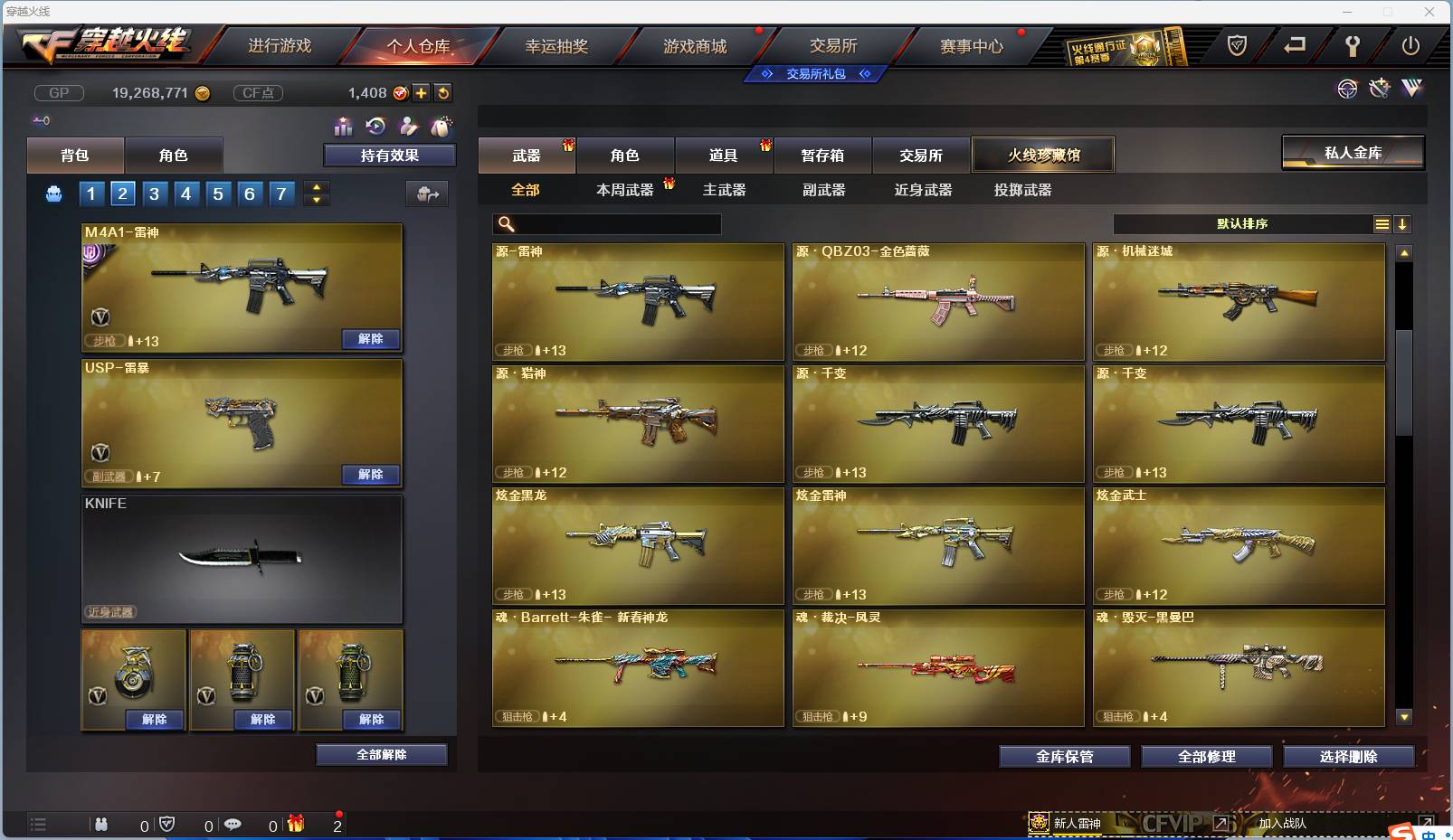Image resolution: width=1453 pixels, height=840 pixels.
Task: Click the weapon search input field
Action: click(606, 223)
